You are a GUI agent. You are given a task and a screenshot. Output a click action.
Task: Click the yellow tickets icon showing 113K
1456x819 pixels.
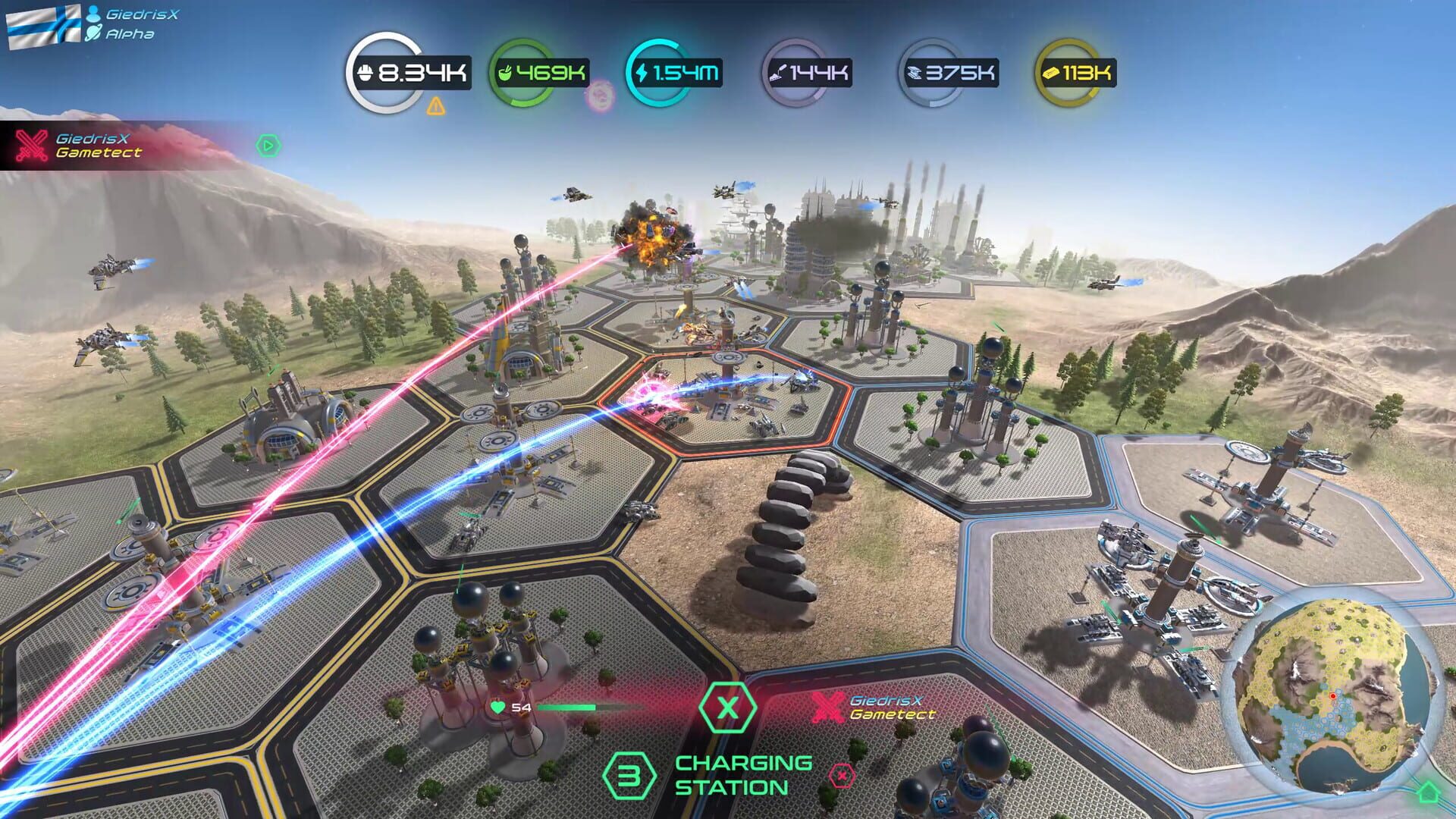click(x=1050, y=72)
